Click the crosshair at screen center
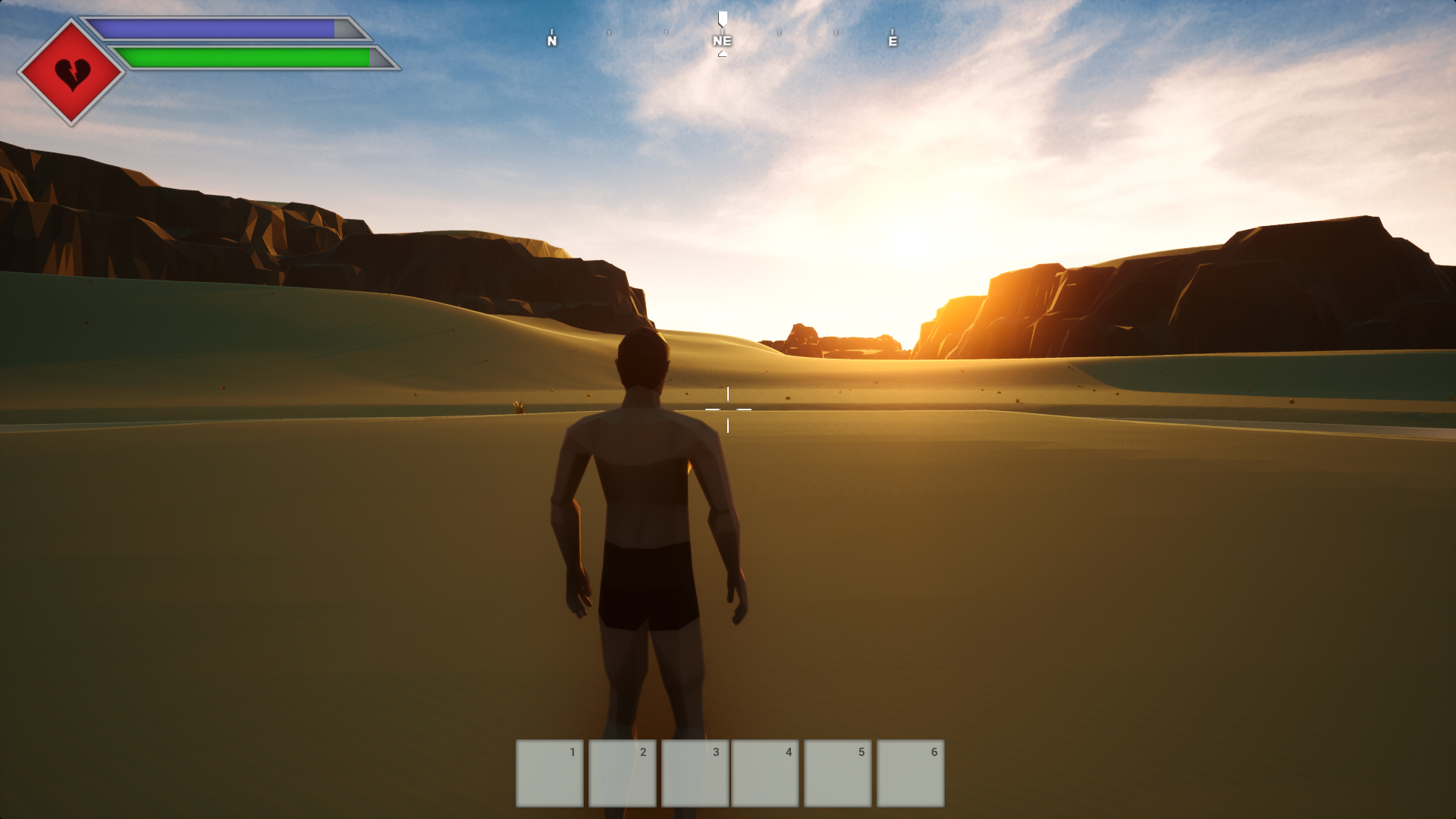Screen dimensions: 1456x819 (728, 409)
